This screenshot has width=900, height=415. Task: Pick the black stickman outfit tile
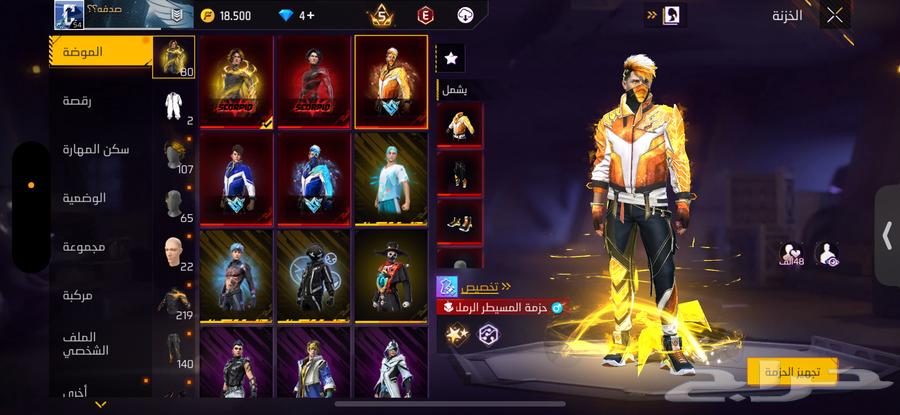point(313,276)
